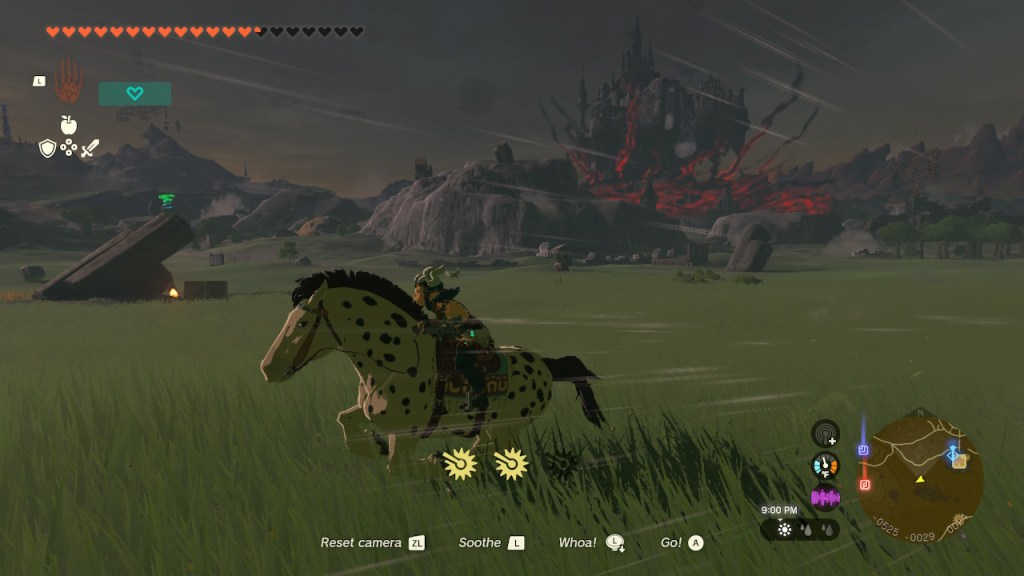This screenshot has height=576, width=1024.
Task: Click the teal heart companion panel
Action: 135,94
